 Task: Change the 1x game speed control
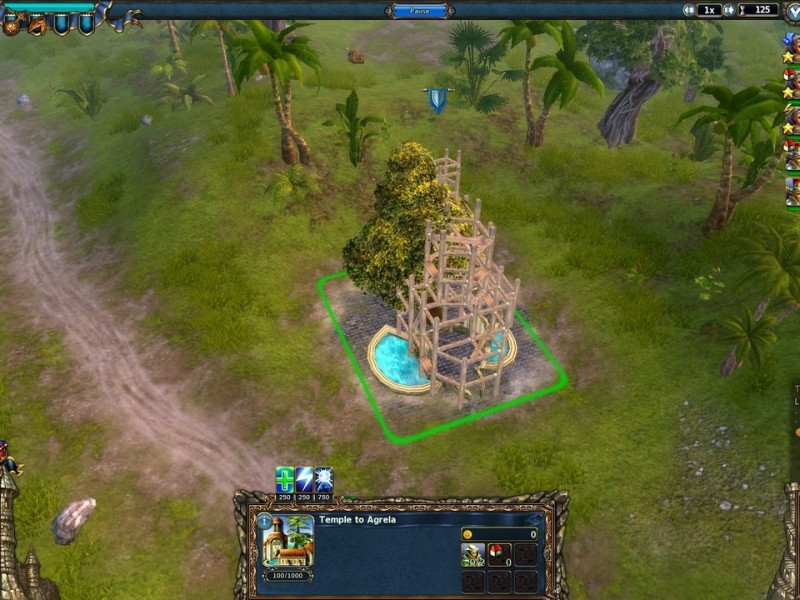point(709,10)
